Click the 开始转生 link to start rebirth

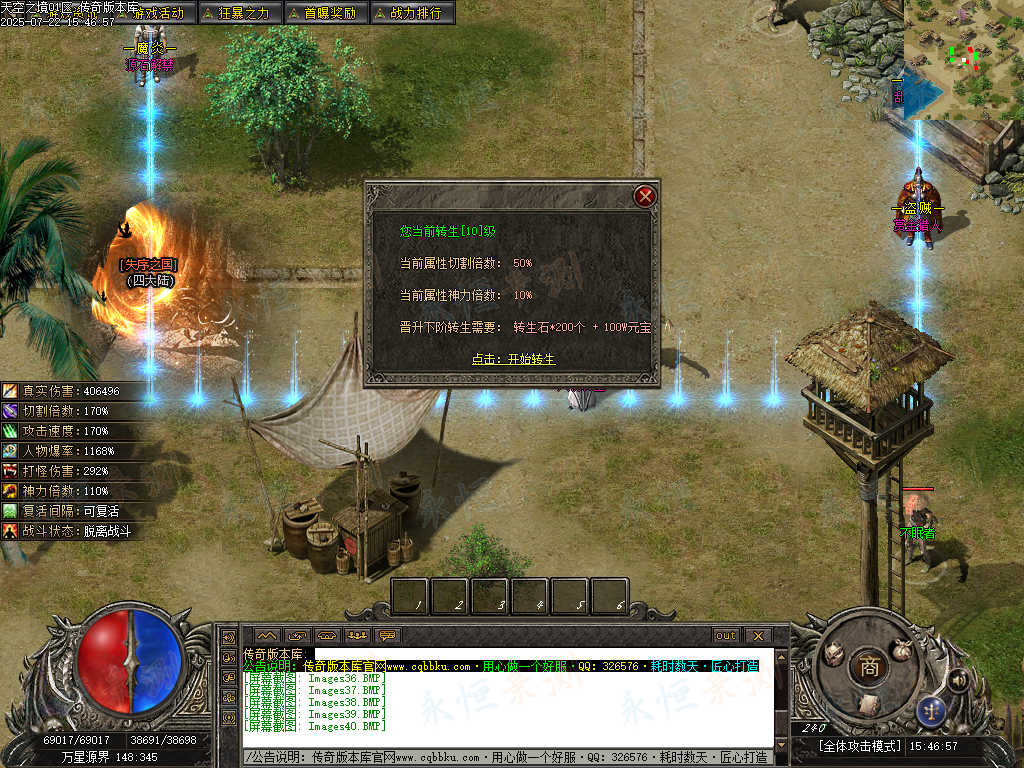tap(513, 359)
